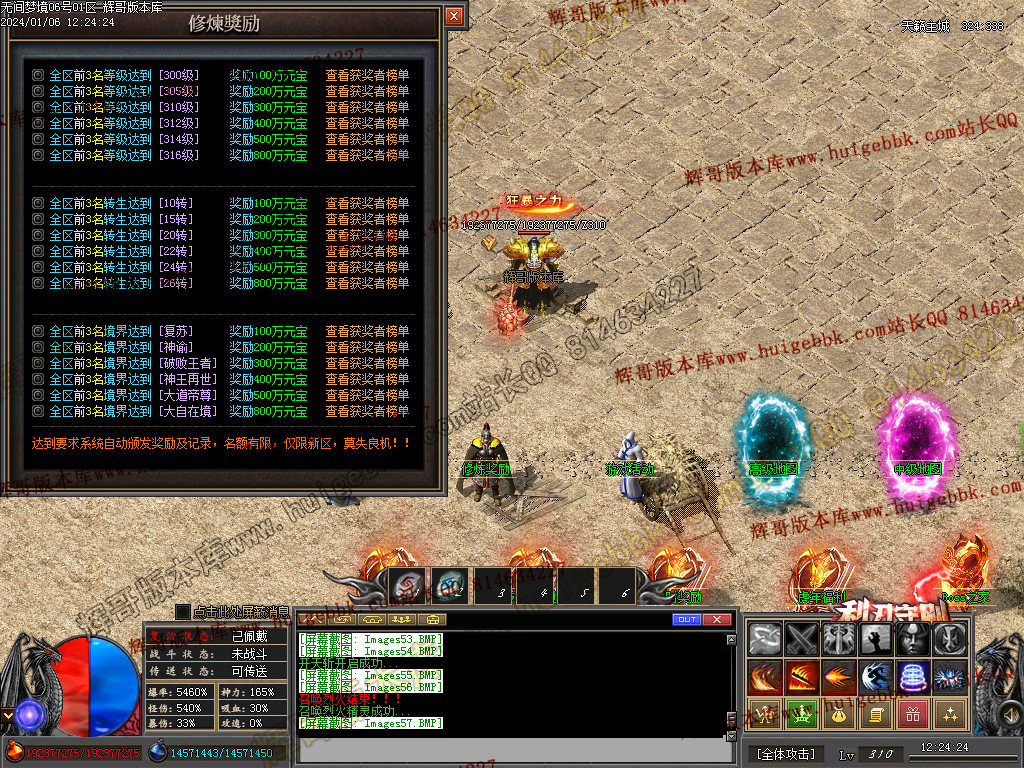Viewport: 1024px width, 768px height.
Task: View winners list for the 大自在境 reward
Action: point(367,411)
